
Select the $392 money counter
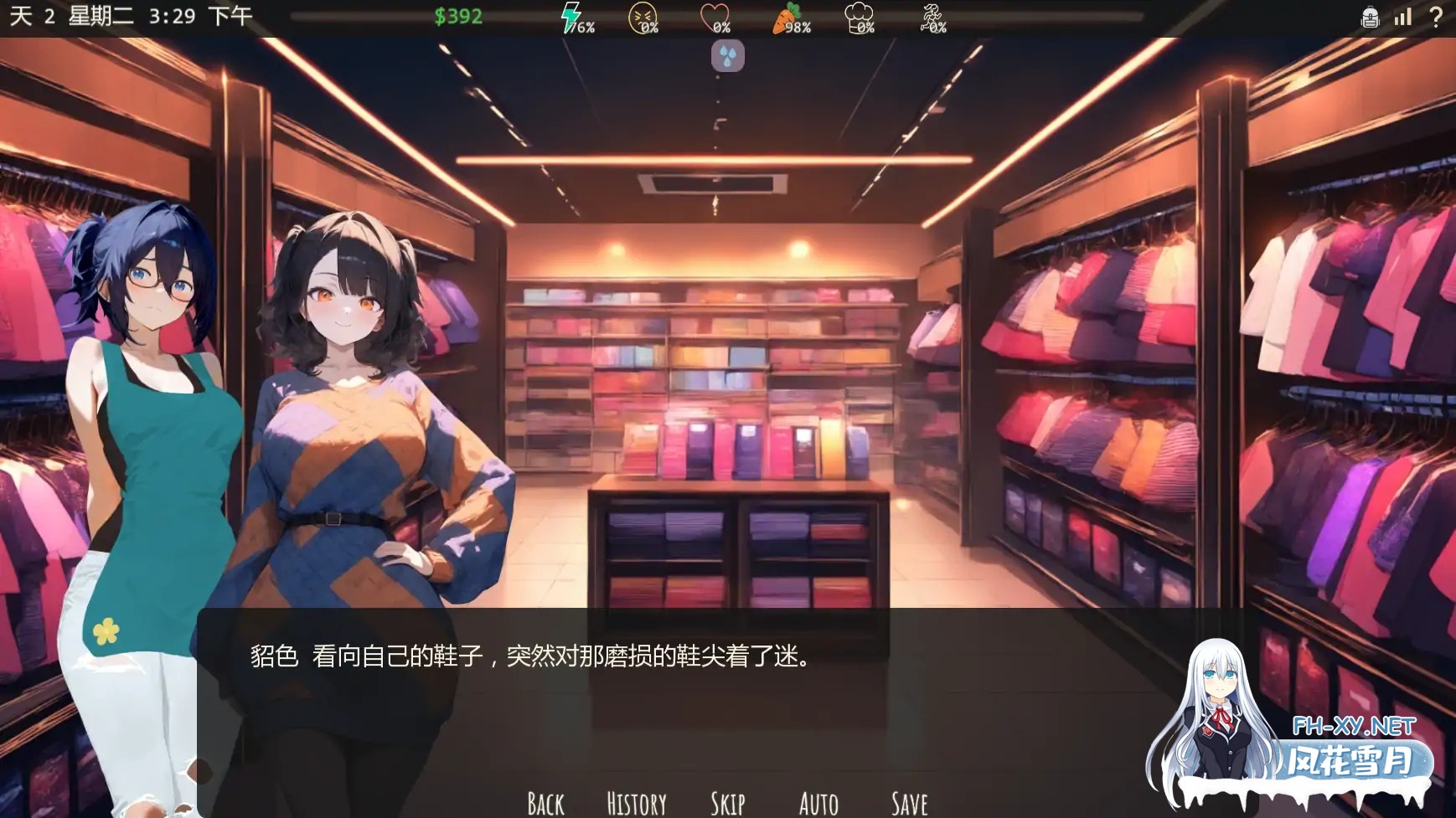pyautogui.click(x=457, y=17)
